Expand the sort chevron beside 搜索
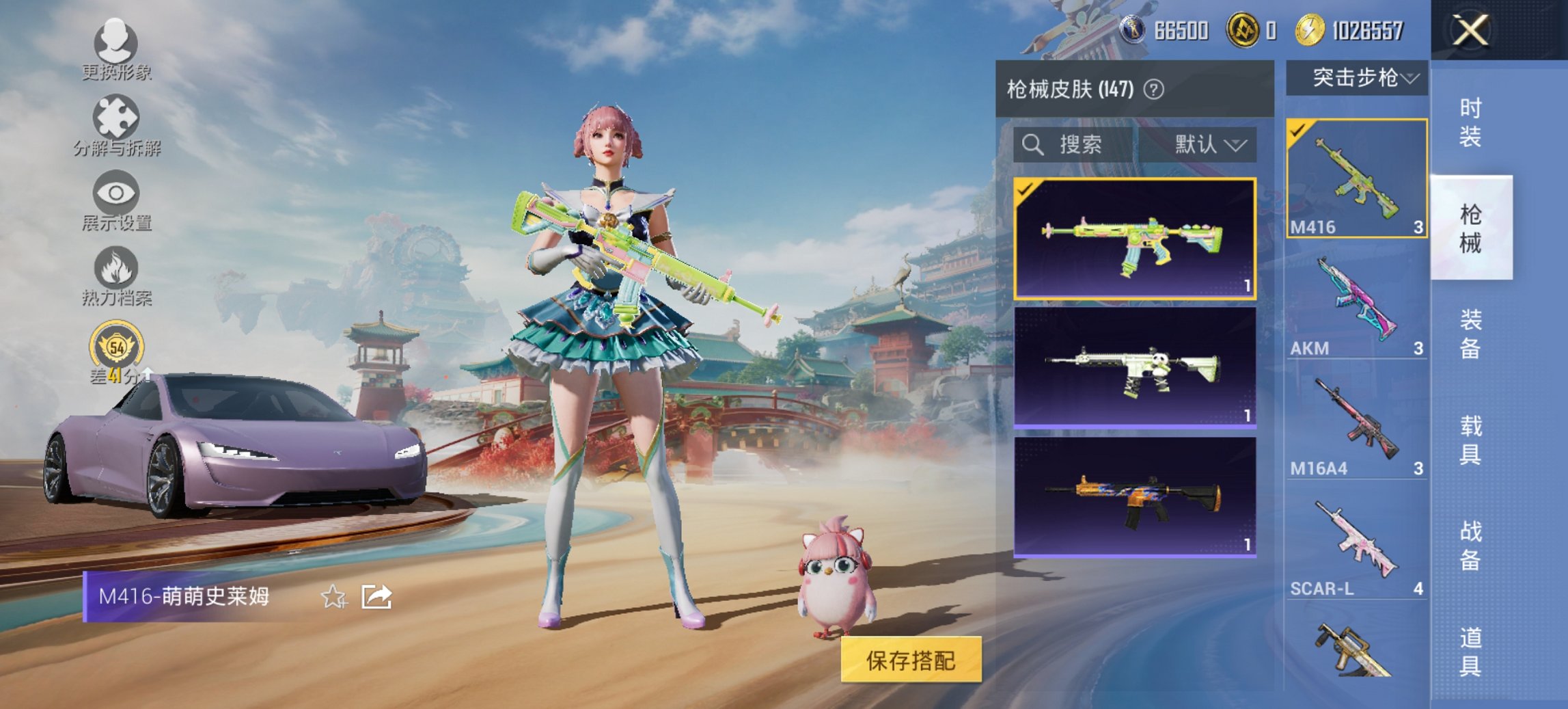Viewport: 1568px width, 709px height. click(1237, 146)
